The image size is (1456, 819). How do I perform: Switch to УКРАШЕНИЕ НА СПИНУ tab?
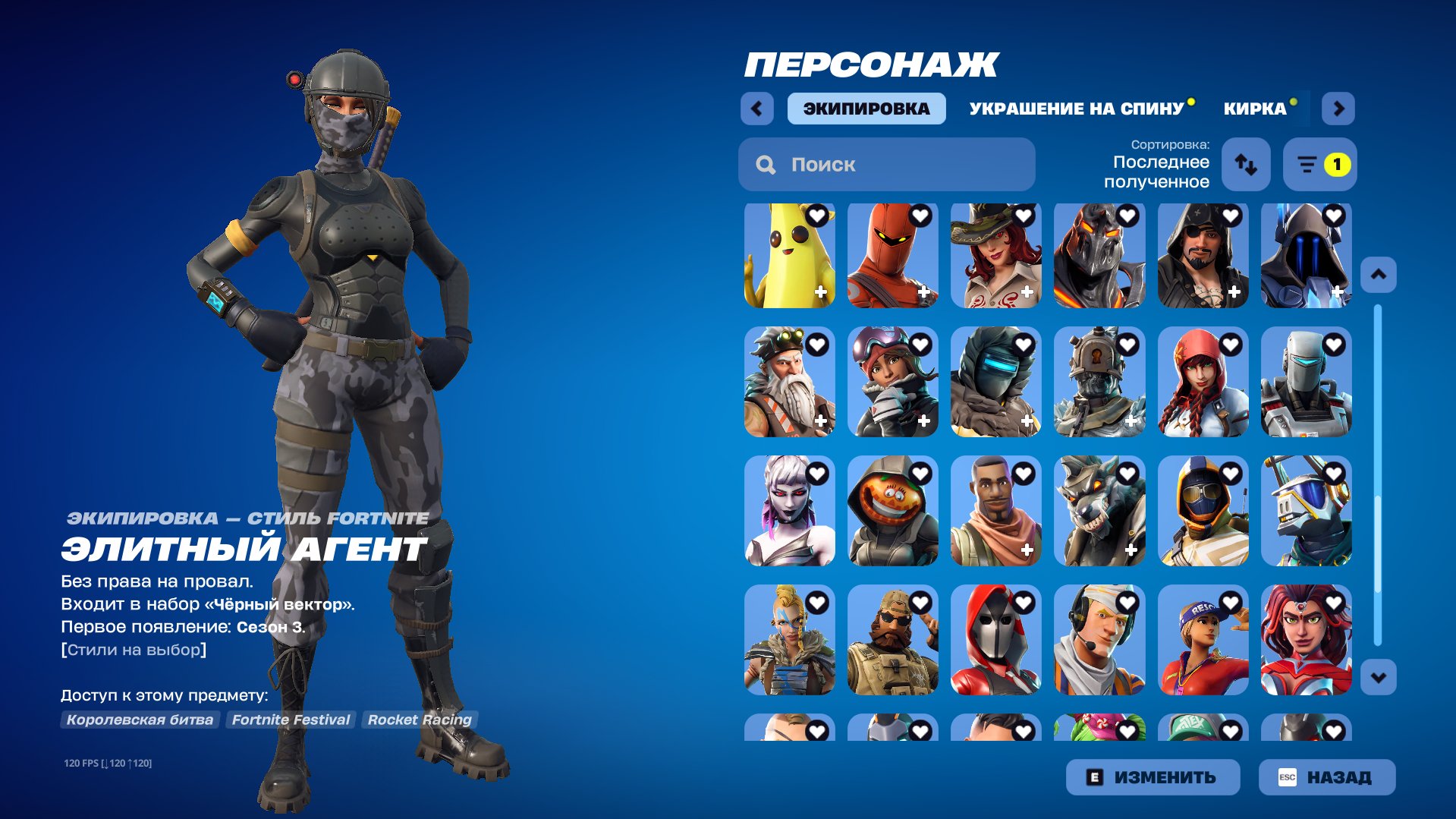coord(1076,108)
